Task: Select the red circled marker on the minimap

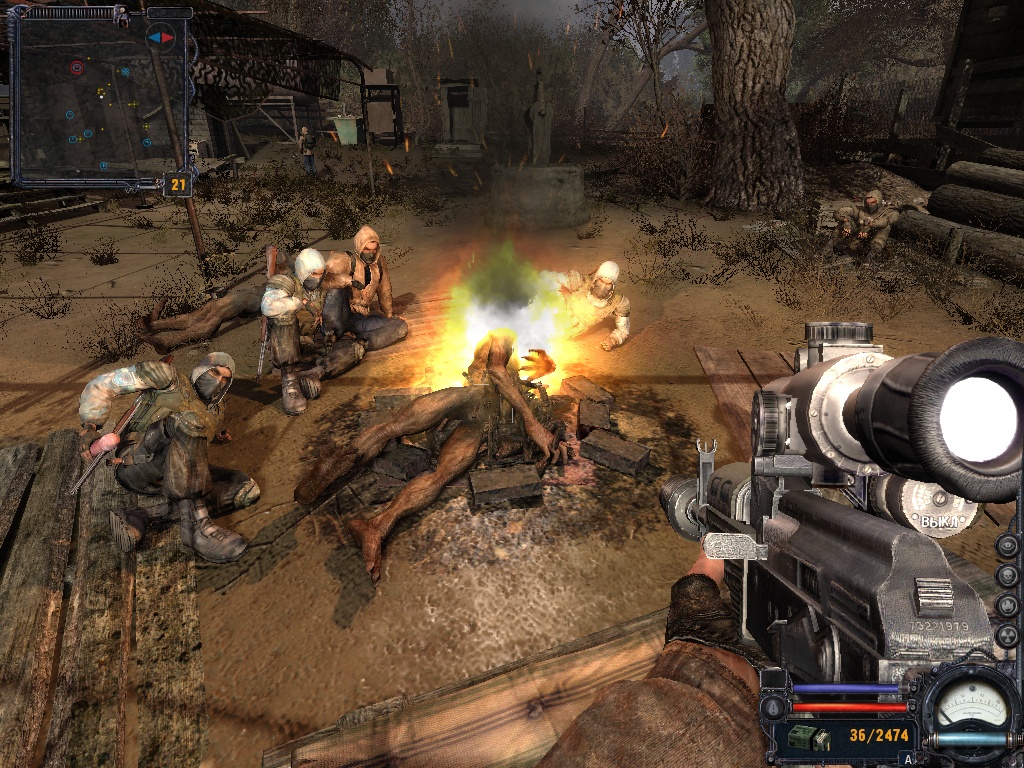Action: tap(77, 67)
